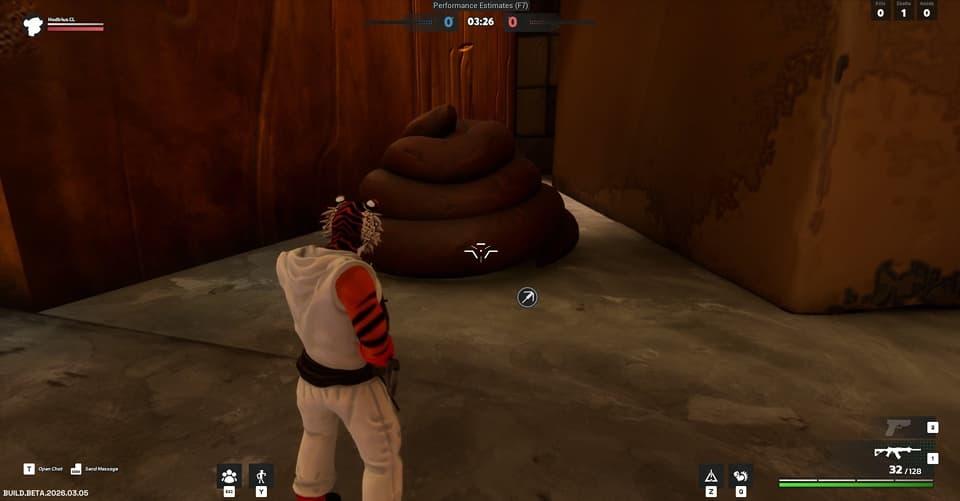Select the assault rifle weapon slot
This screenshot has height=501, width=960.
[x=896, y=452]
